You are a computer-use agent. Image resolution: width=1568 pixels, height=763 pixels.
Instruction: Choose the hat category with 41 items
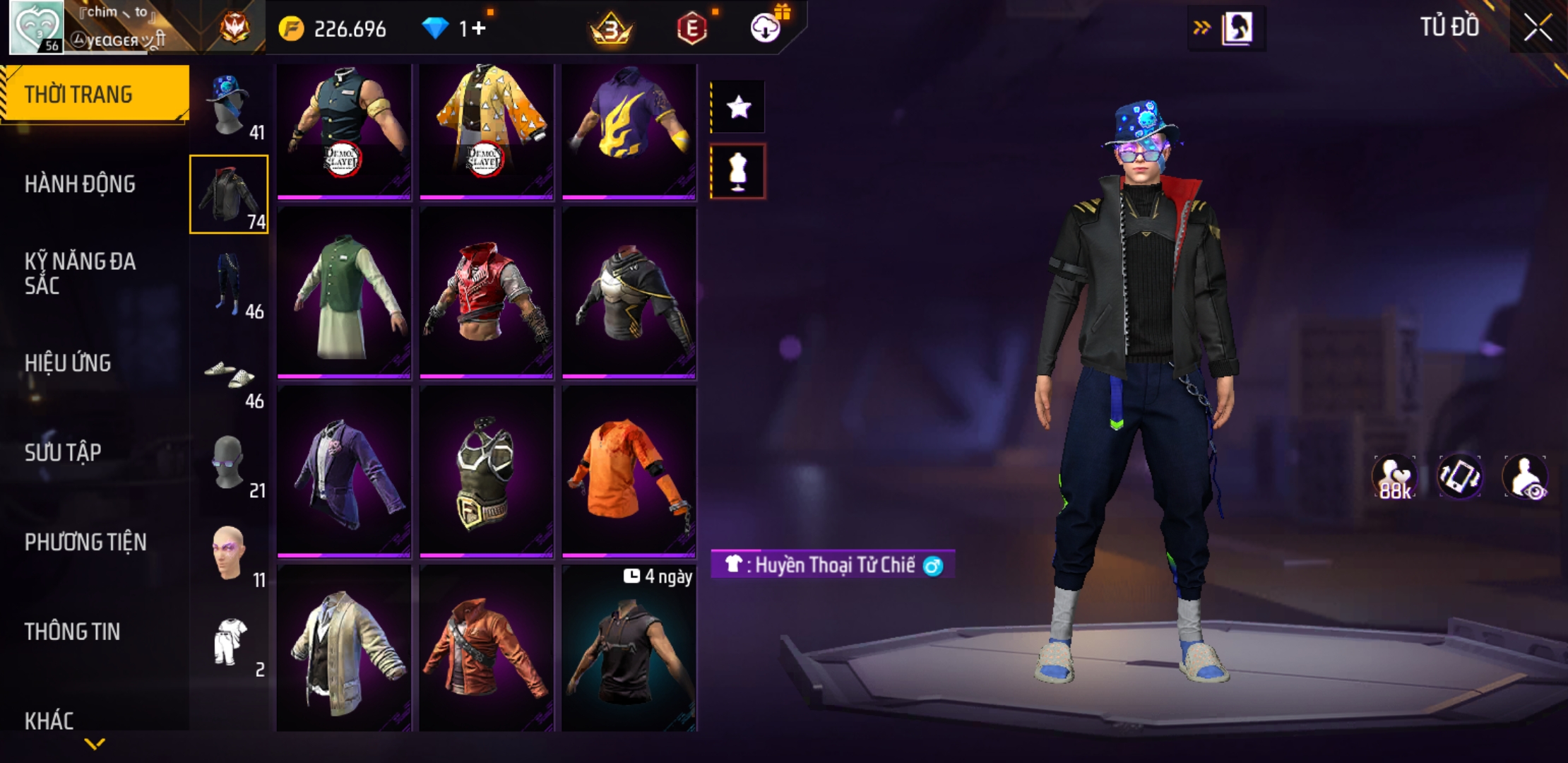point(230,106)
